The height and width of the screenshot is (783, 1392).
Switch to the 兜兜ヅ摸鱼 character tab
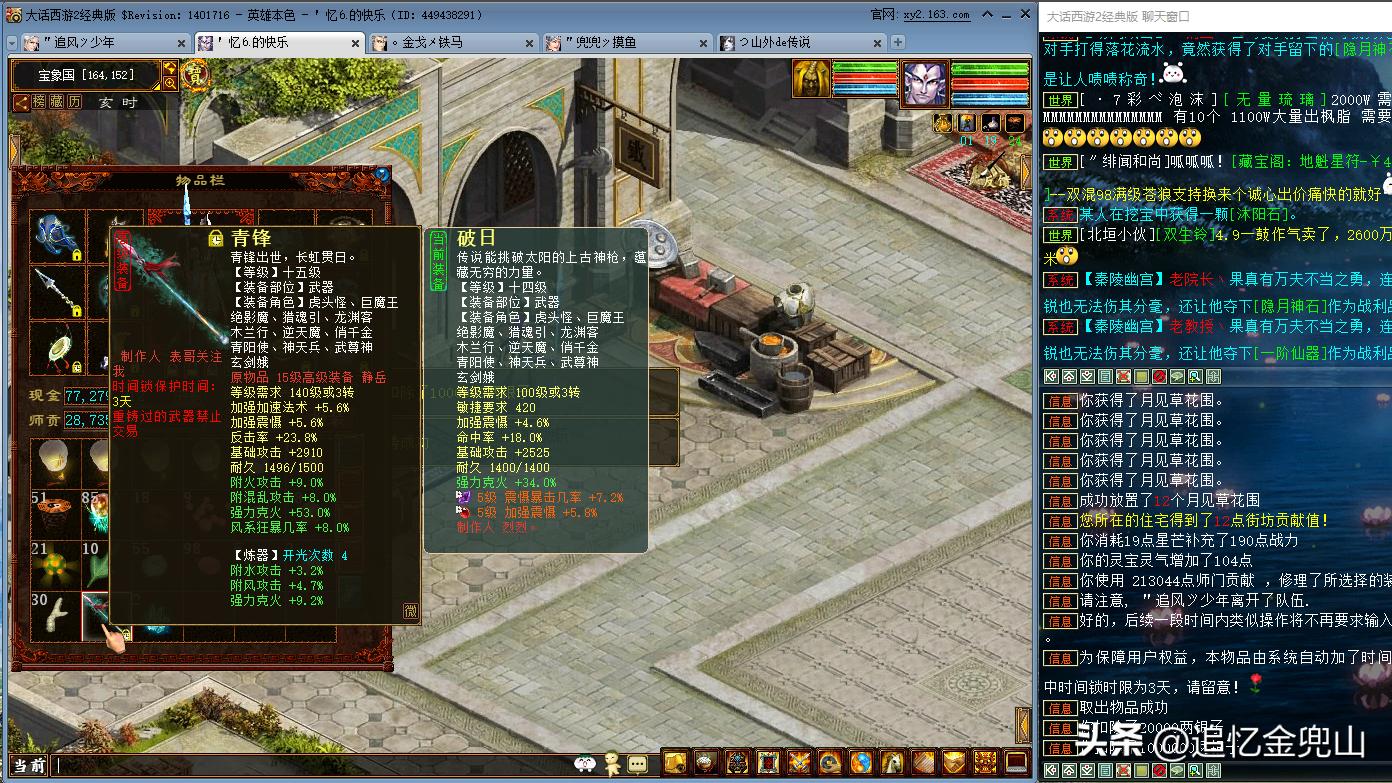point(600,44)
